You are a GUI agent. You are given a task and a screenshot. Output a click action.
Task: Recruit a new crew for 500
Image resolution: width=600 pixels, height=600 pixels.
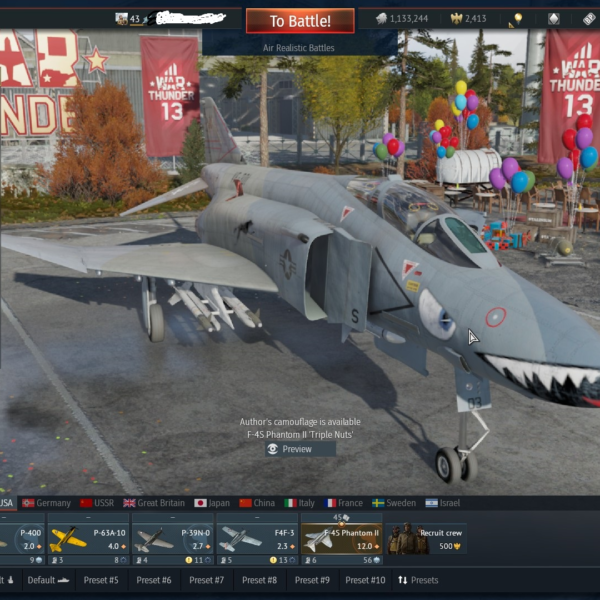428,540
